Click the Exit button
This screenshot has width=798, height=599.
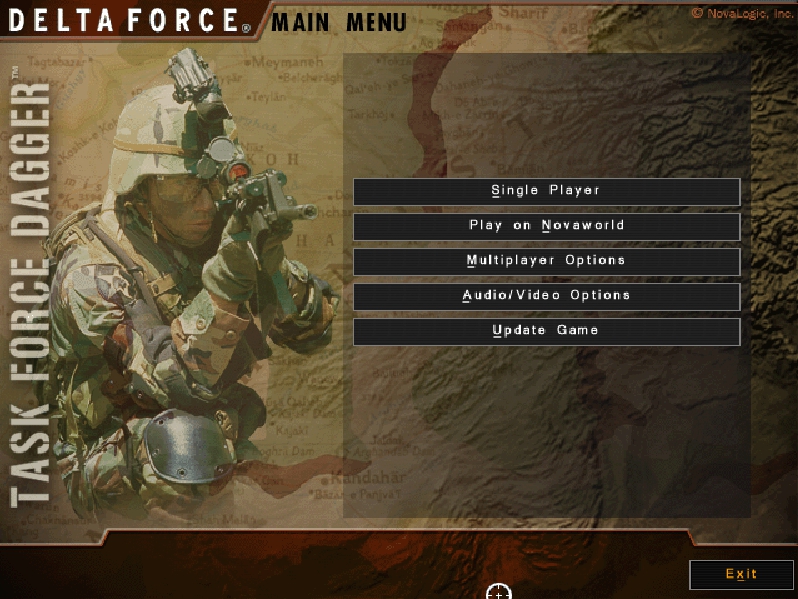pyautogui.click(x=741, y=574)
